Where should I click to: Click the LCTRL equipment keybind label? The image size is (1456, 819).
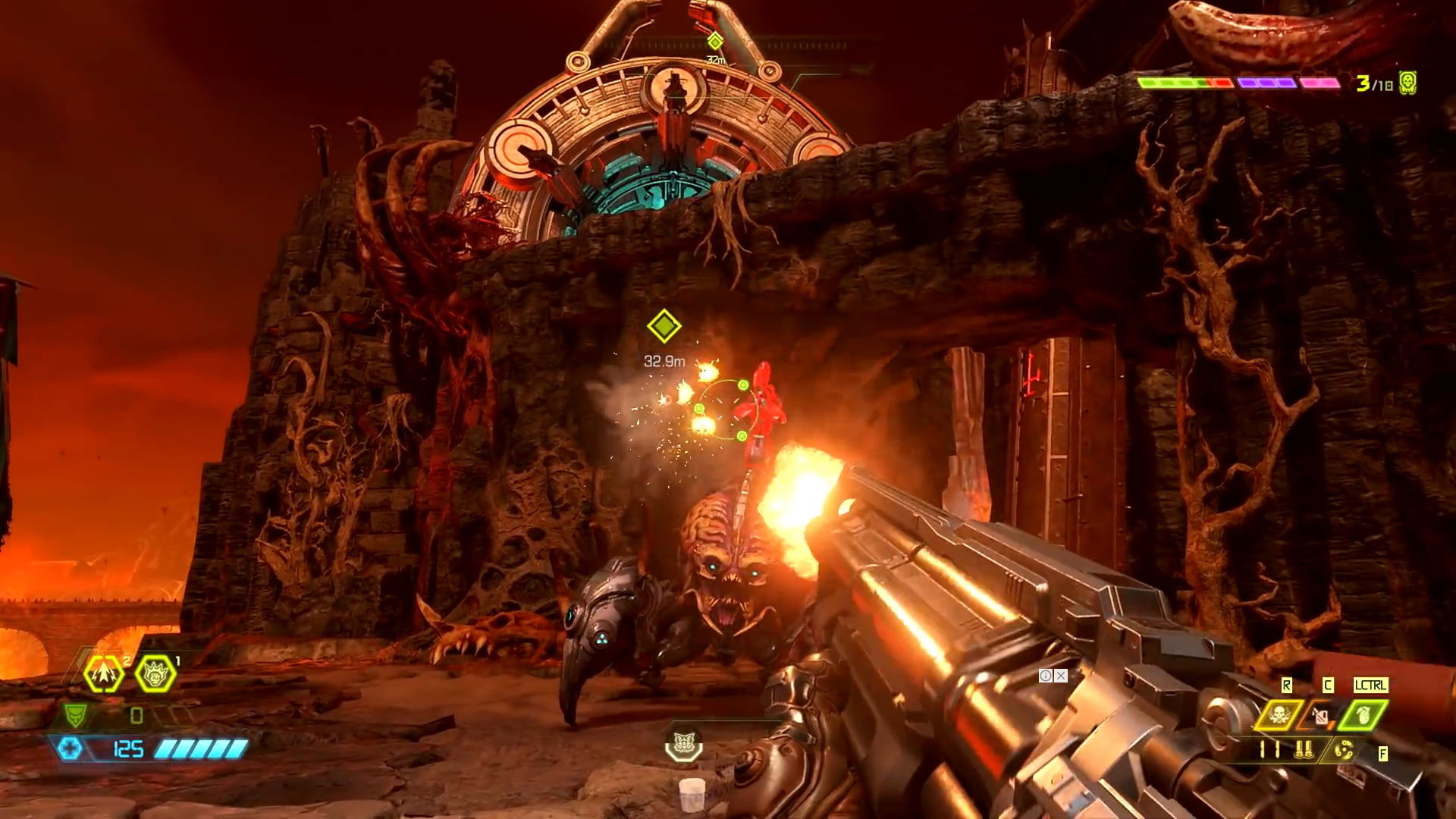point(1371,685)
